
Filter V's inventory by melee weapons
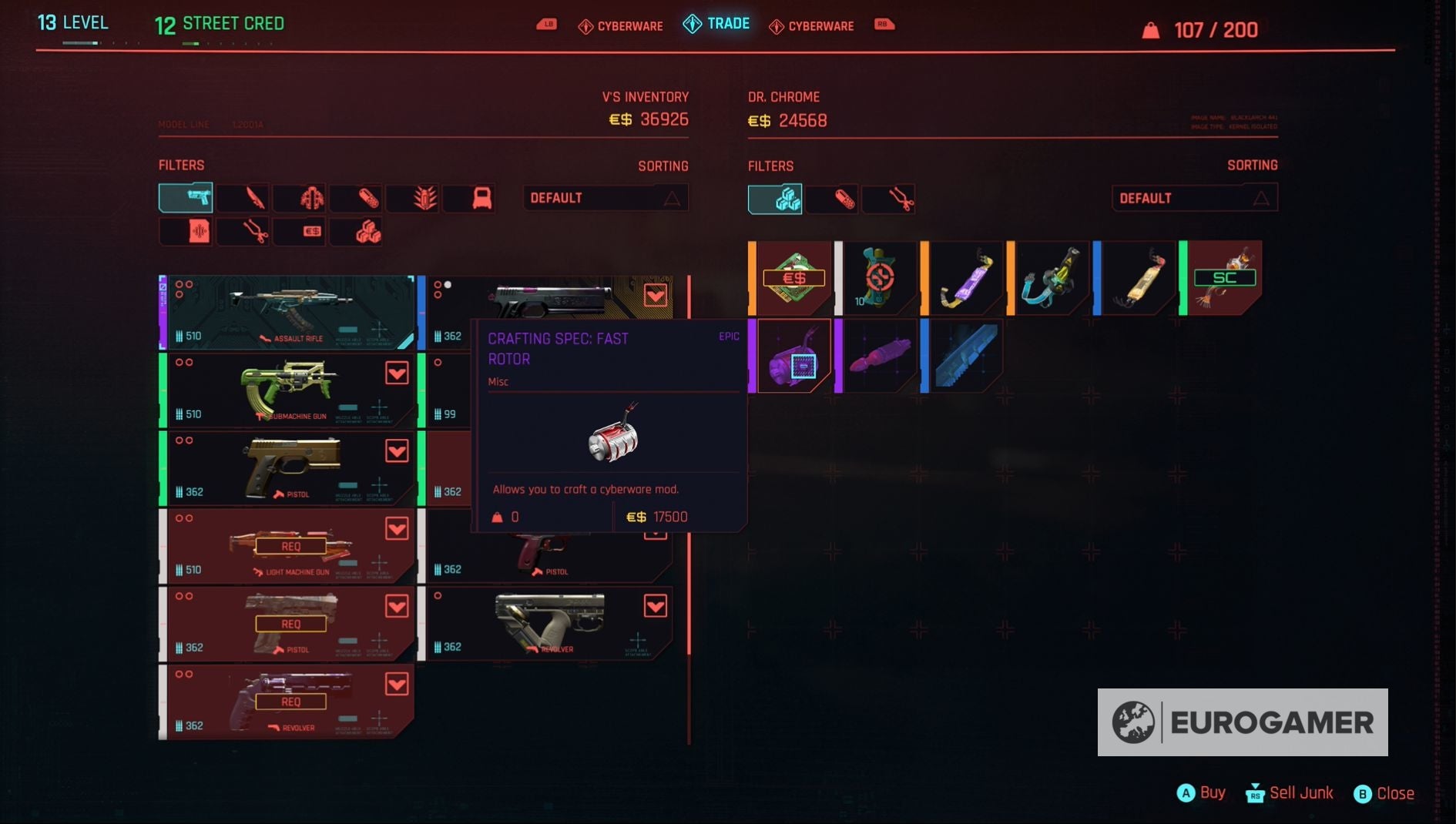[x=243, y=198]
